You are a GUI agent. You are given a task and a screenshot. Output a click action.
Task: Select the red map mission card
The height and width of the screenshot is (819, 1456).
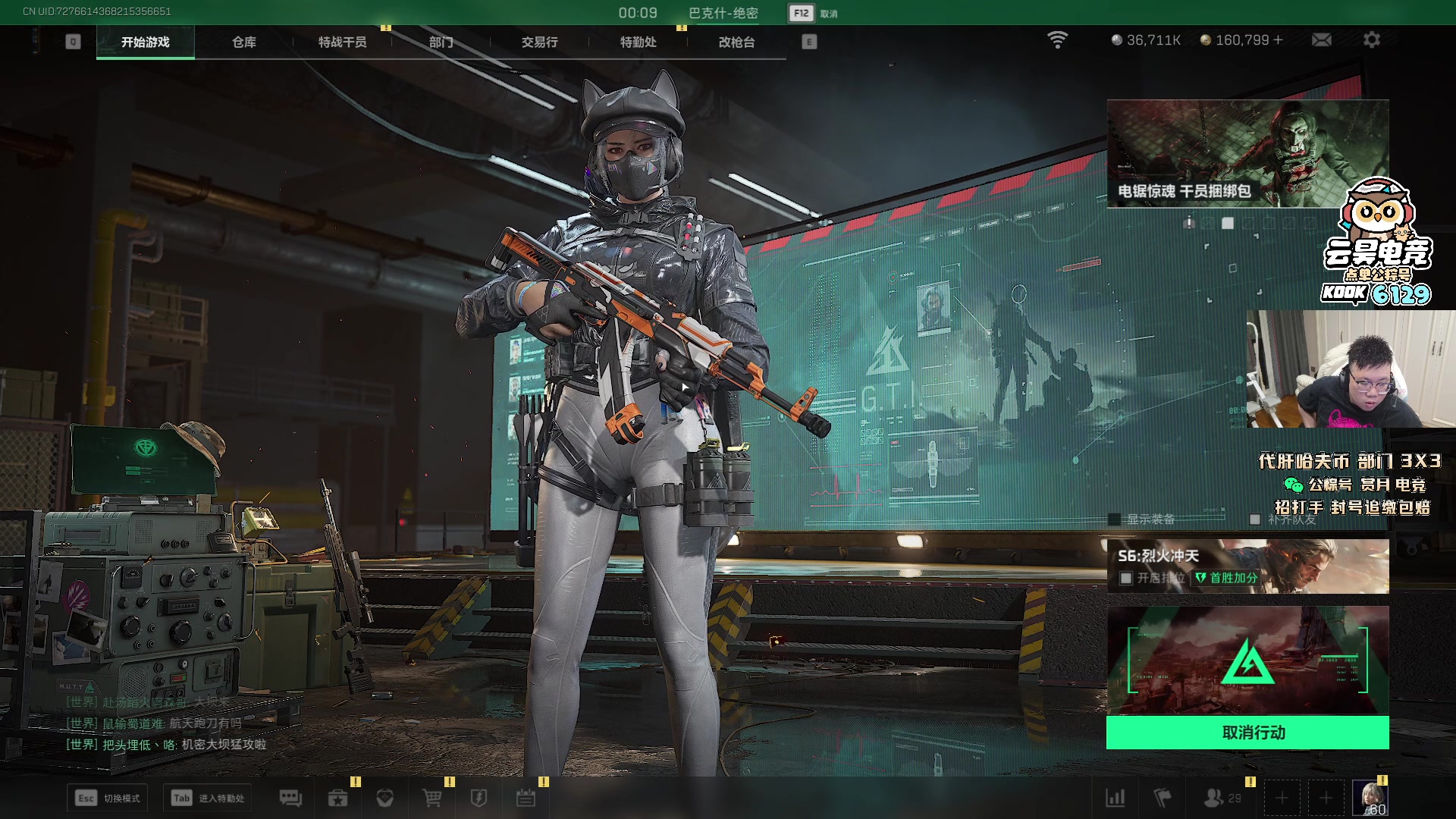click(x=1247, y=661)
